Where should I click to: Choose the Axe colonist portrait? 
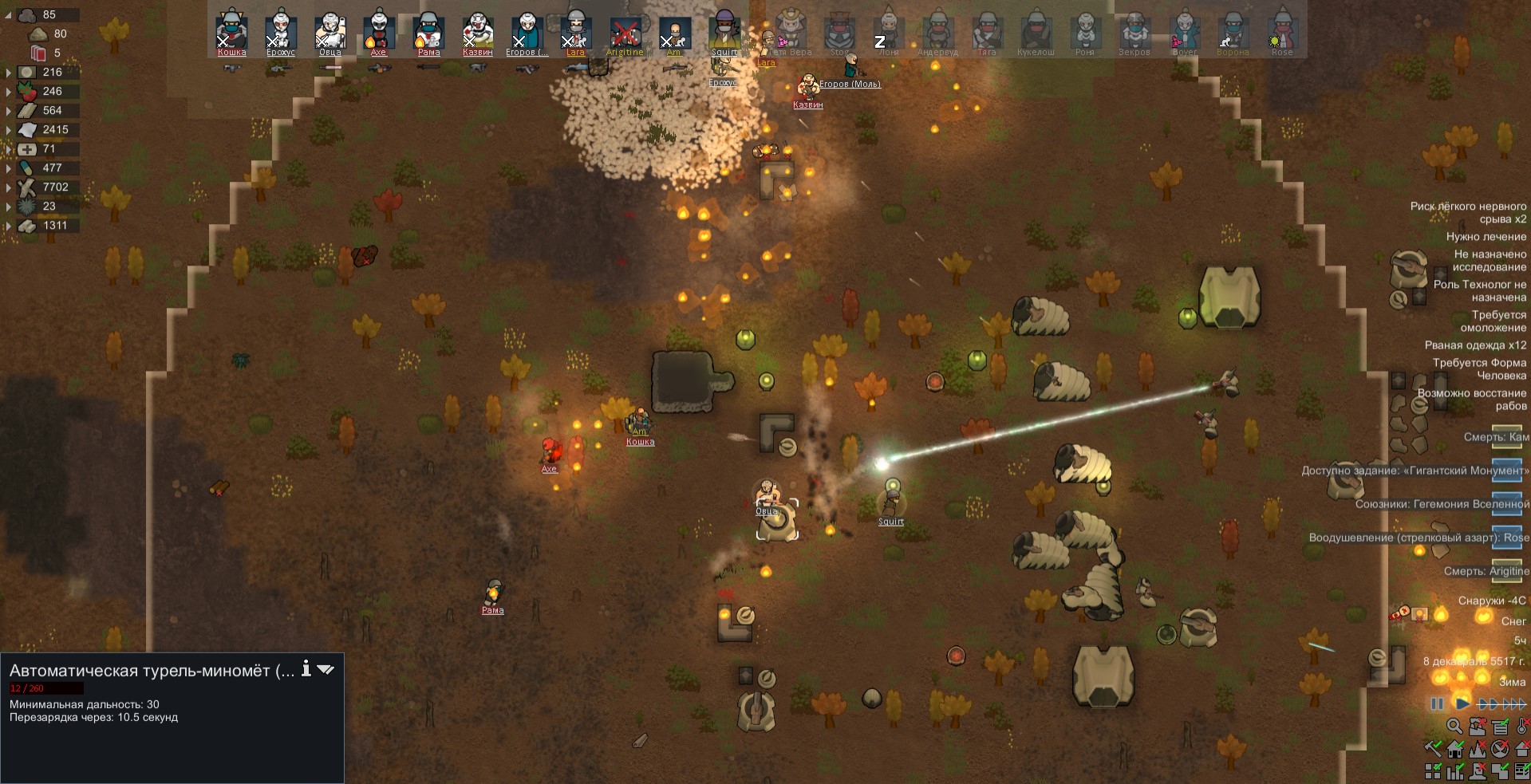click(x=379, y=32)
